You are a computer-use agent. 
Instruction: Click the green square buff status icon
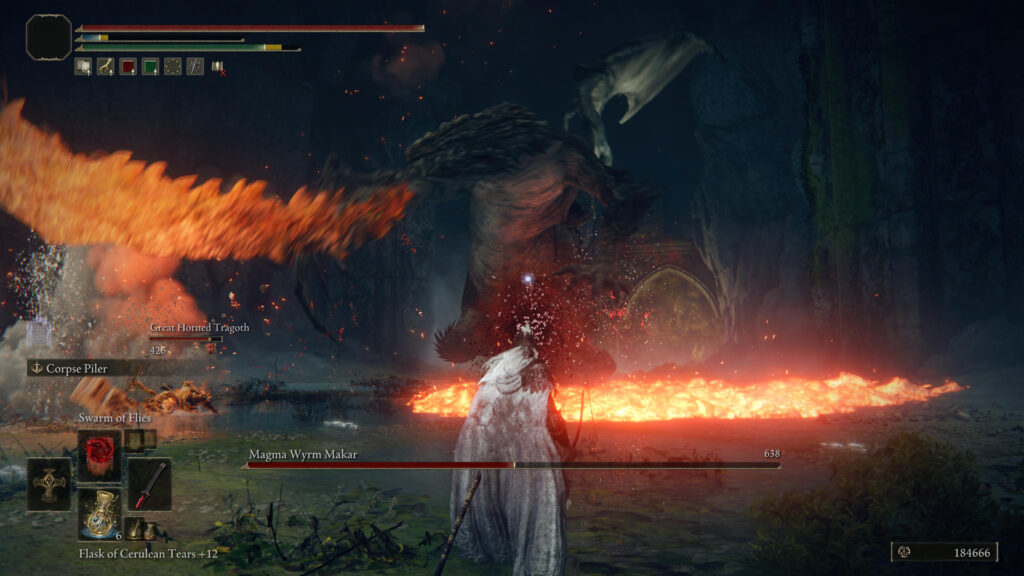(x=150, y=67)
